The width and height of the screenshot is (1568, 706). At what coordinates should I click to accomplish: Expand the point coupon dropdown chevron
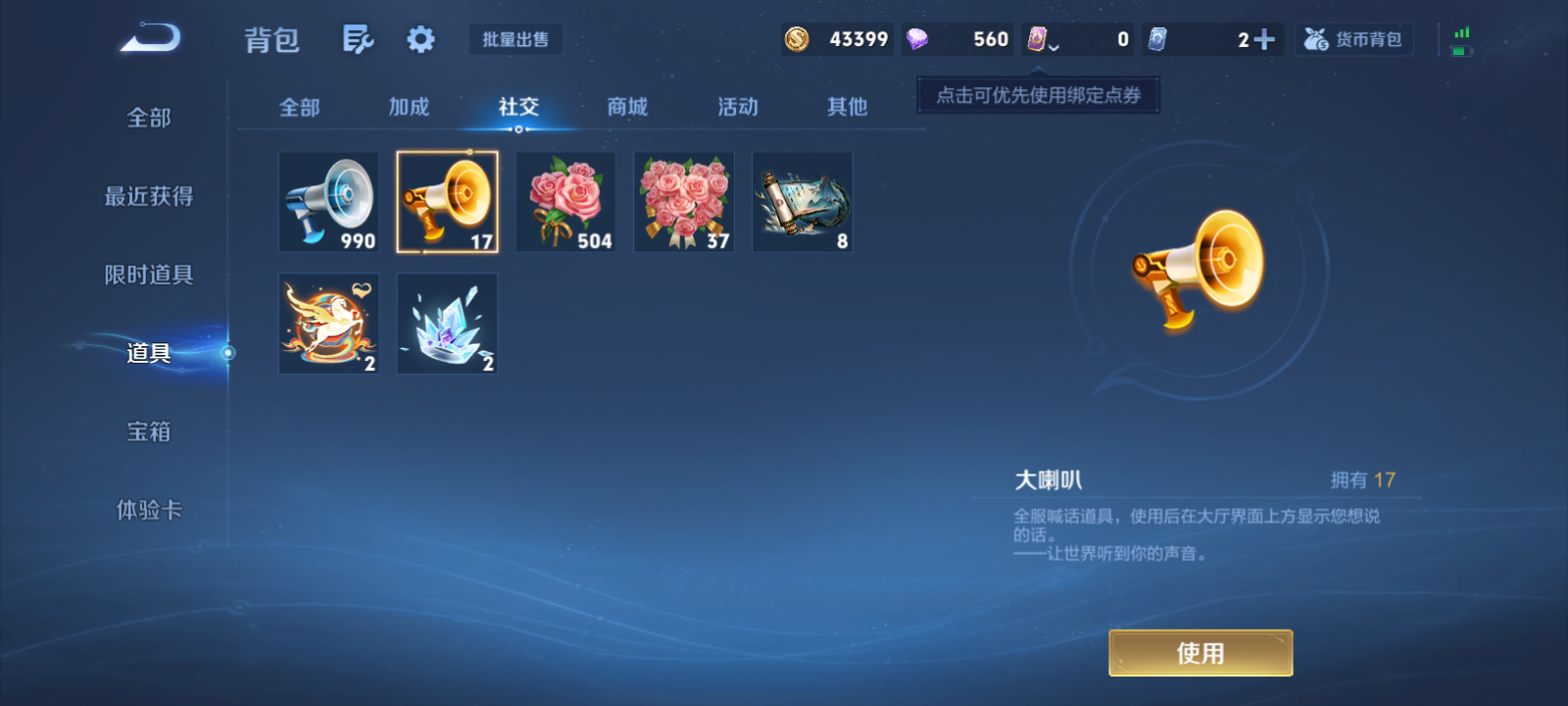1055,46
